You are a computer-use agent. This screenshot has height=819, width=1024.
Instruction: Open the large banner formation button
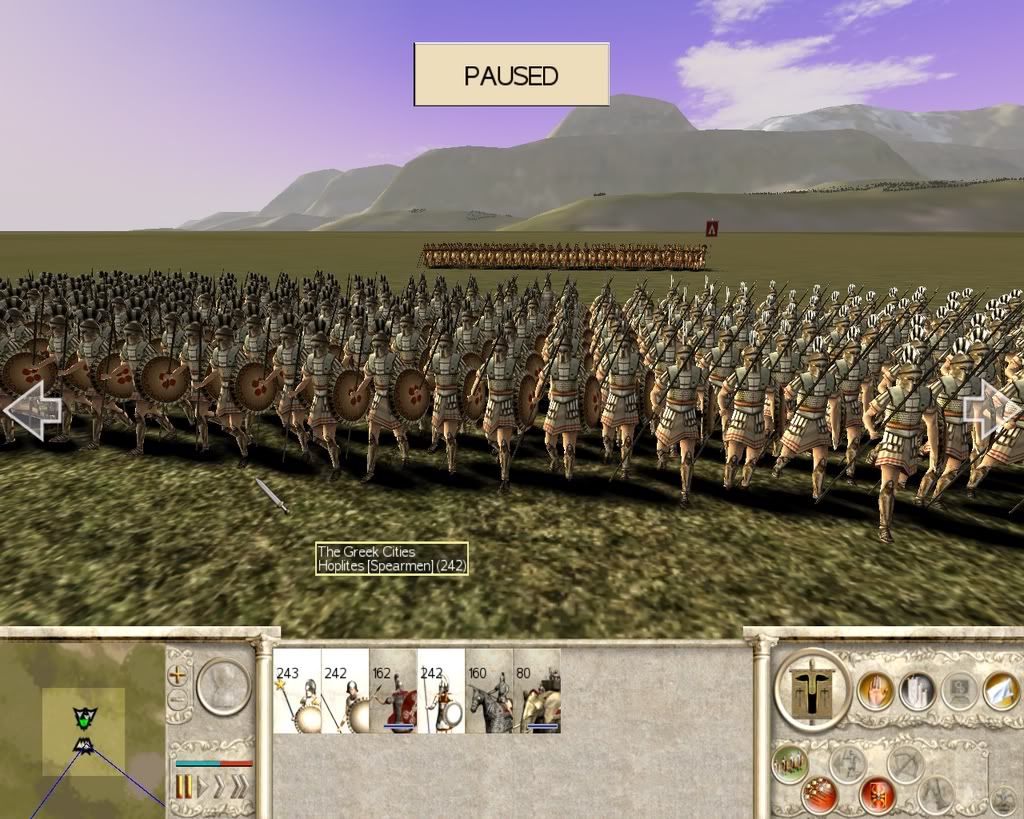tap(812, 689)
